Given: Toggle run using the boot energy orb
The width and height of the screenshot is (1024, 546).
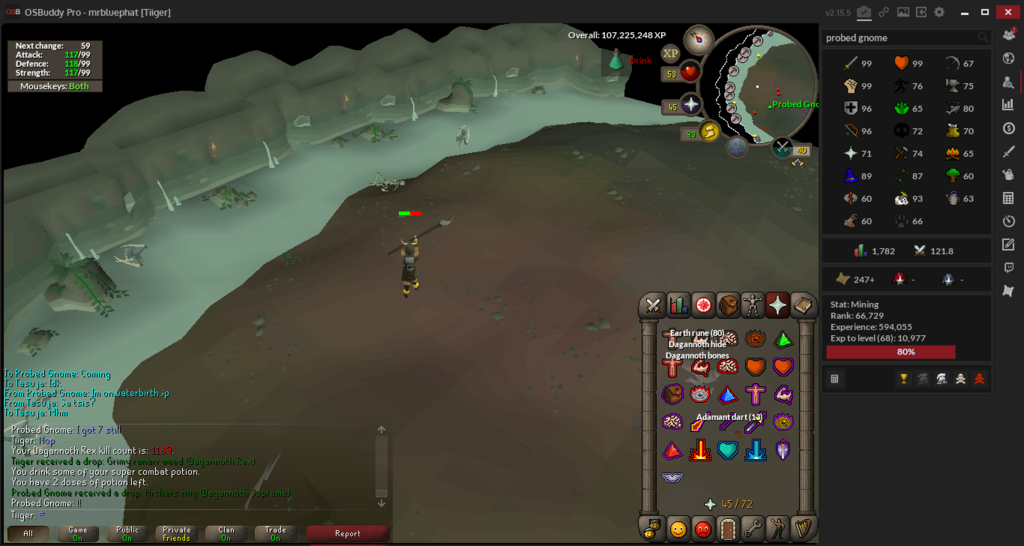Looking at the screenshot, I should pyautogui.click(x=711, y=131).
